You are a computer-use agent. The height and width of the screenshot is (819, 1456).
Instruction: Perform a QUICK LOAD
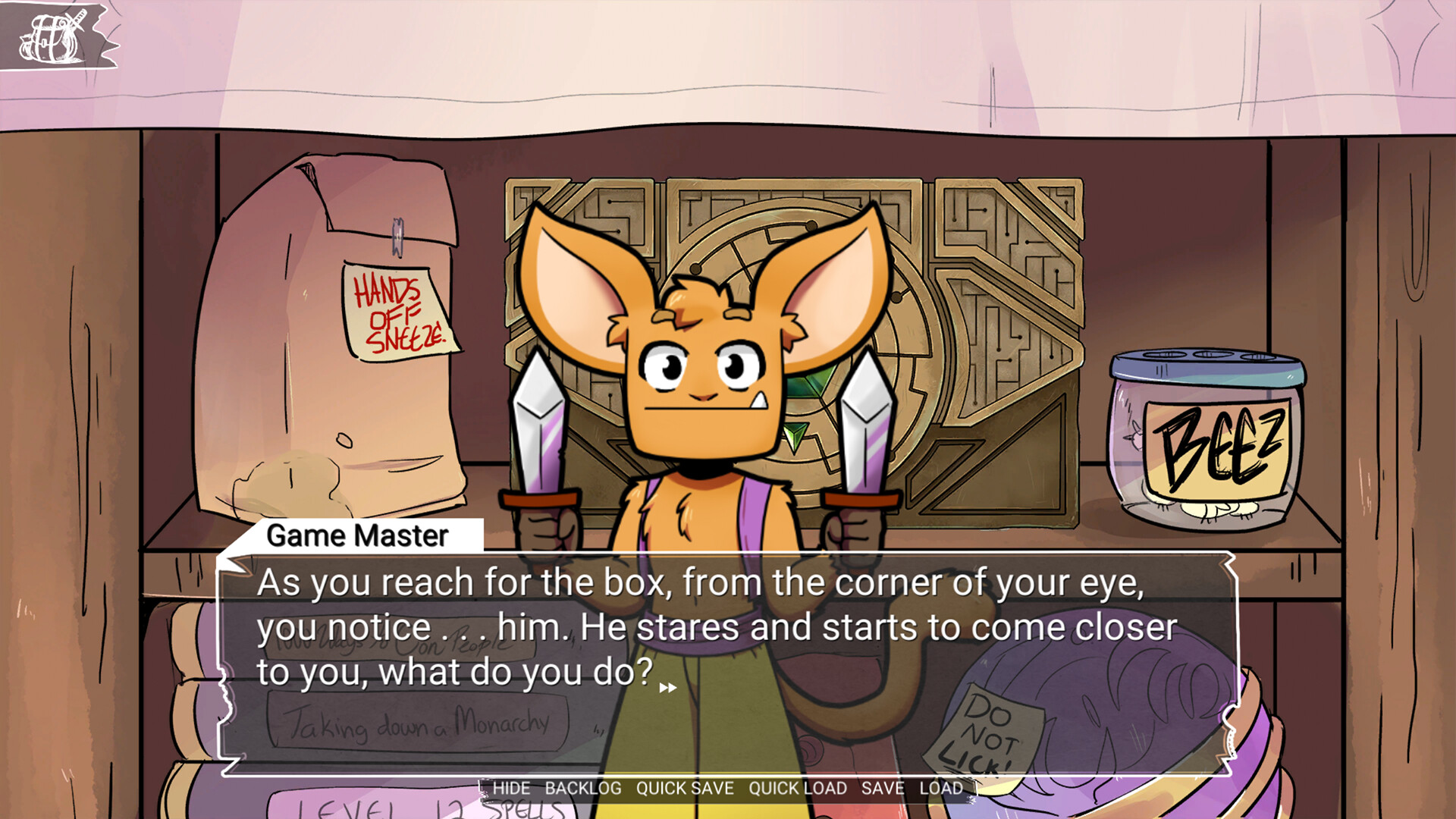point(796,788)
